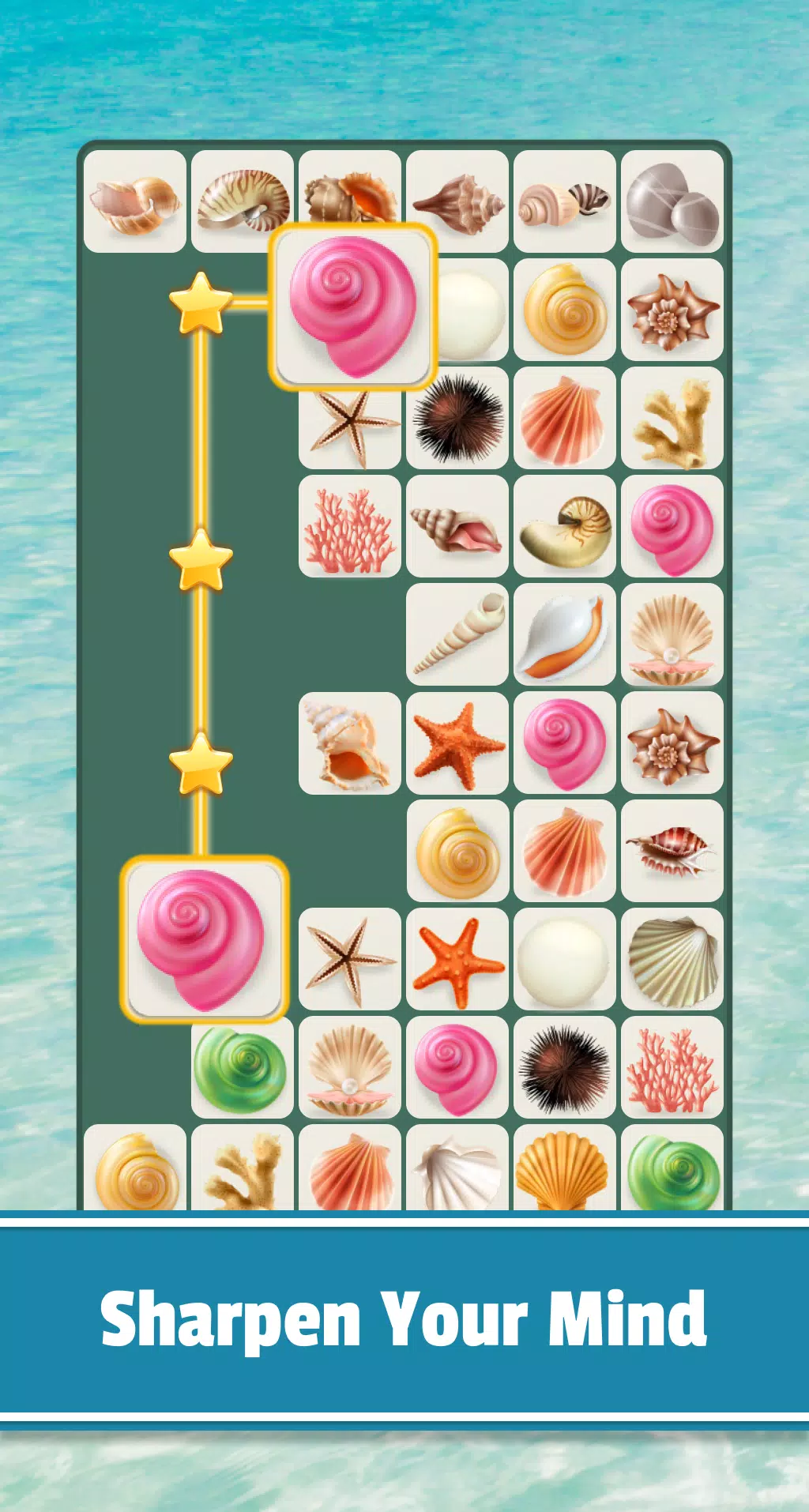The image size is (809, 1512).
Task: Choose the sea urchin next to pink coral
Action: [x=565, y=1067]
